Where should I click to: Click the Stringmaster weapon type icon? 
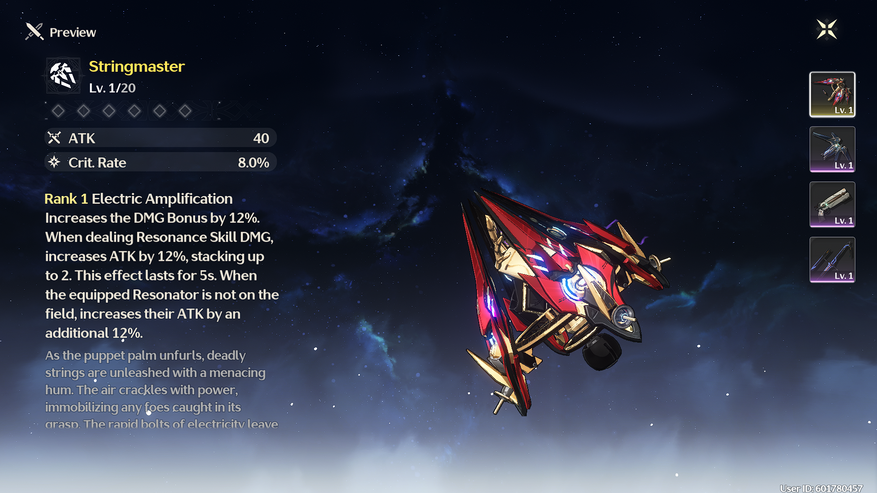(64, 75)
